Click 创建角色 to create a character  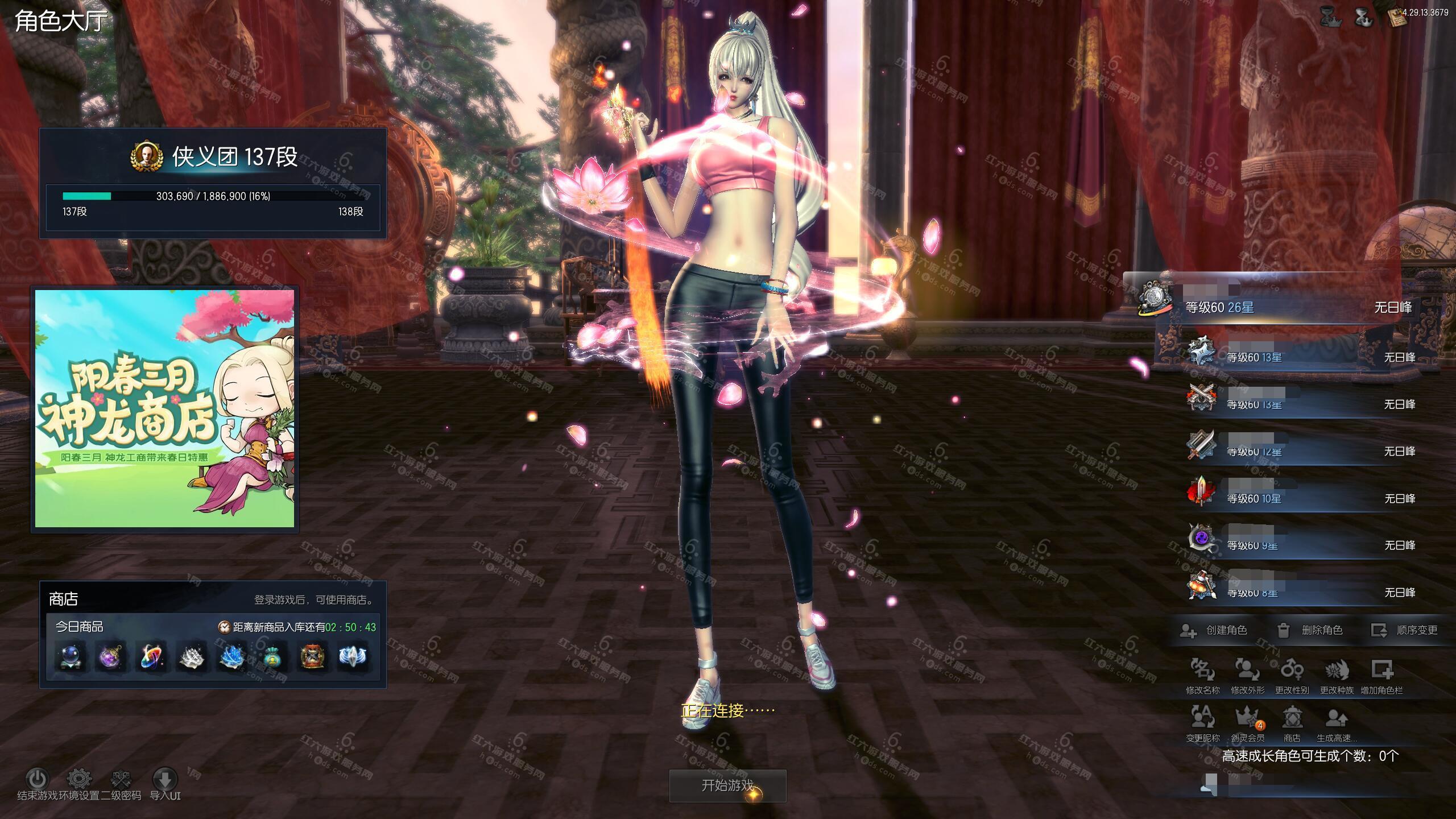[1214, 630]
